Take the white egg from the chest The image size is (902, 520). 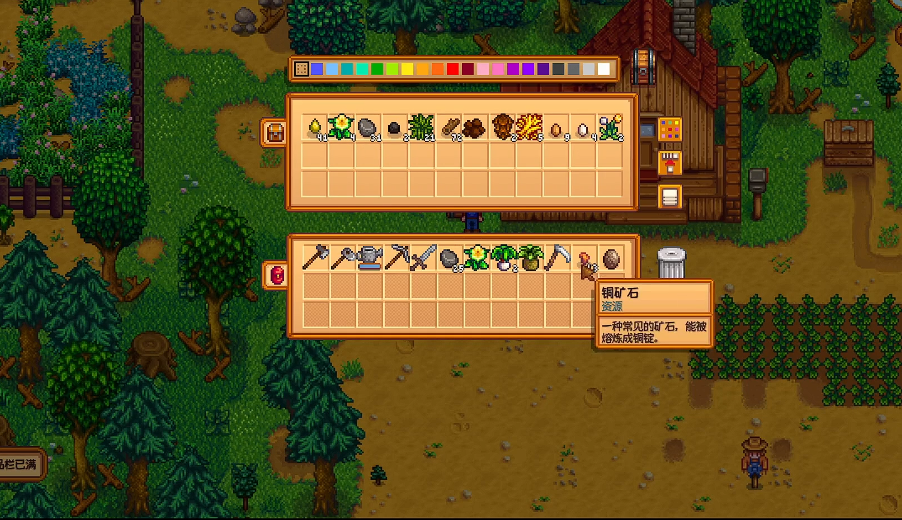584,127
